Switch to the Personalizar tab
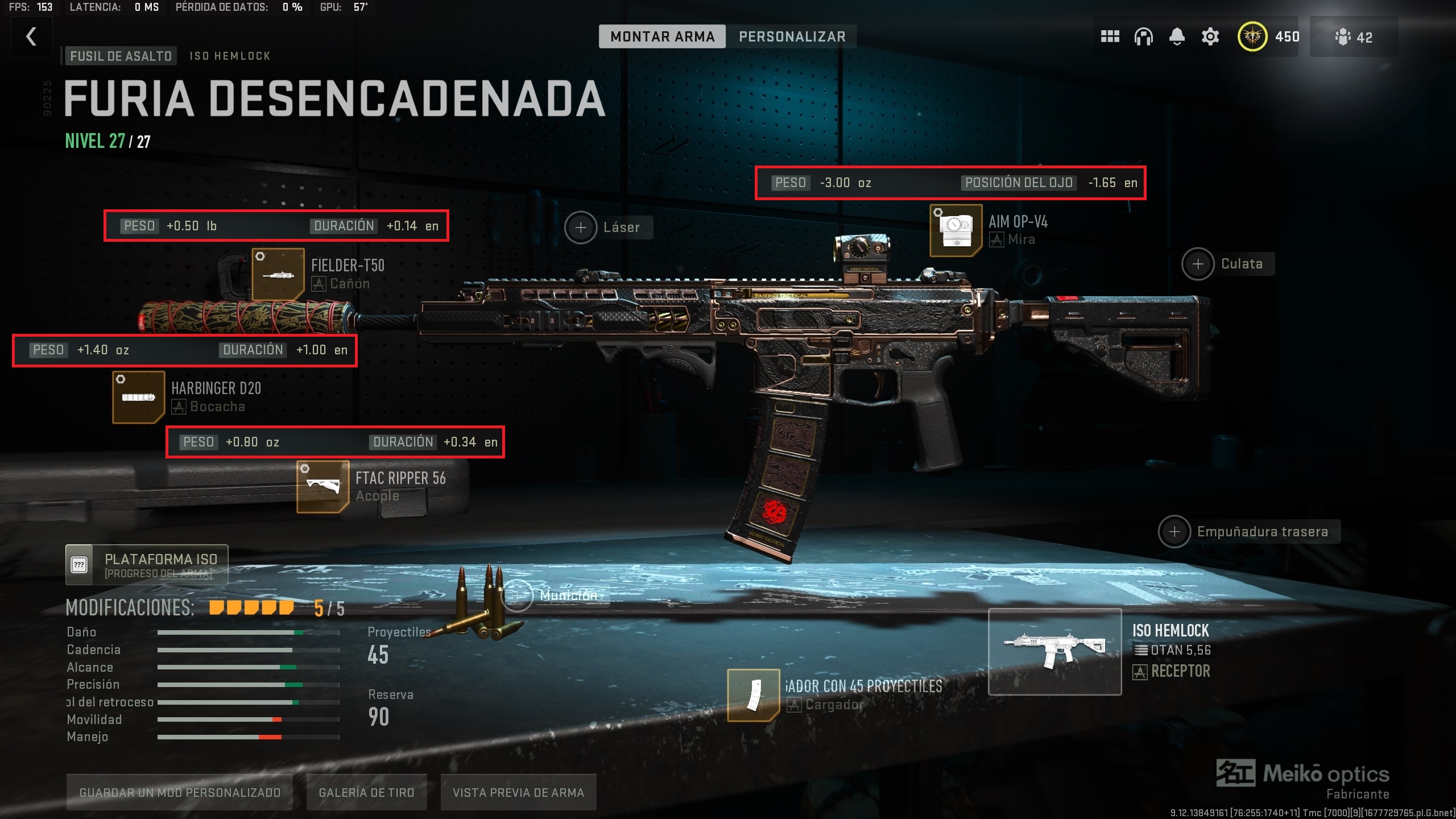This screenshot has height=819, width=1456. (792, 36)
